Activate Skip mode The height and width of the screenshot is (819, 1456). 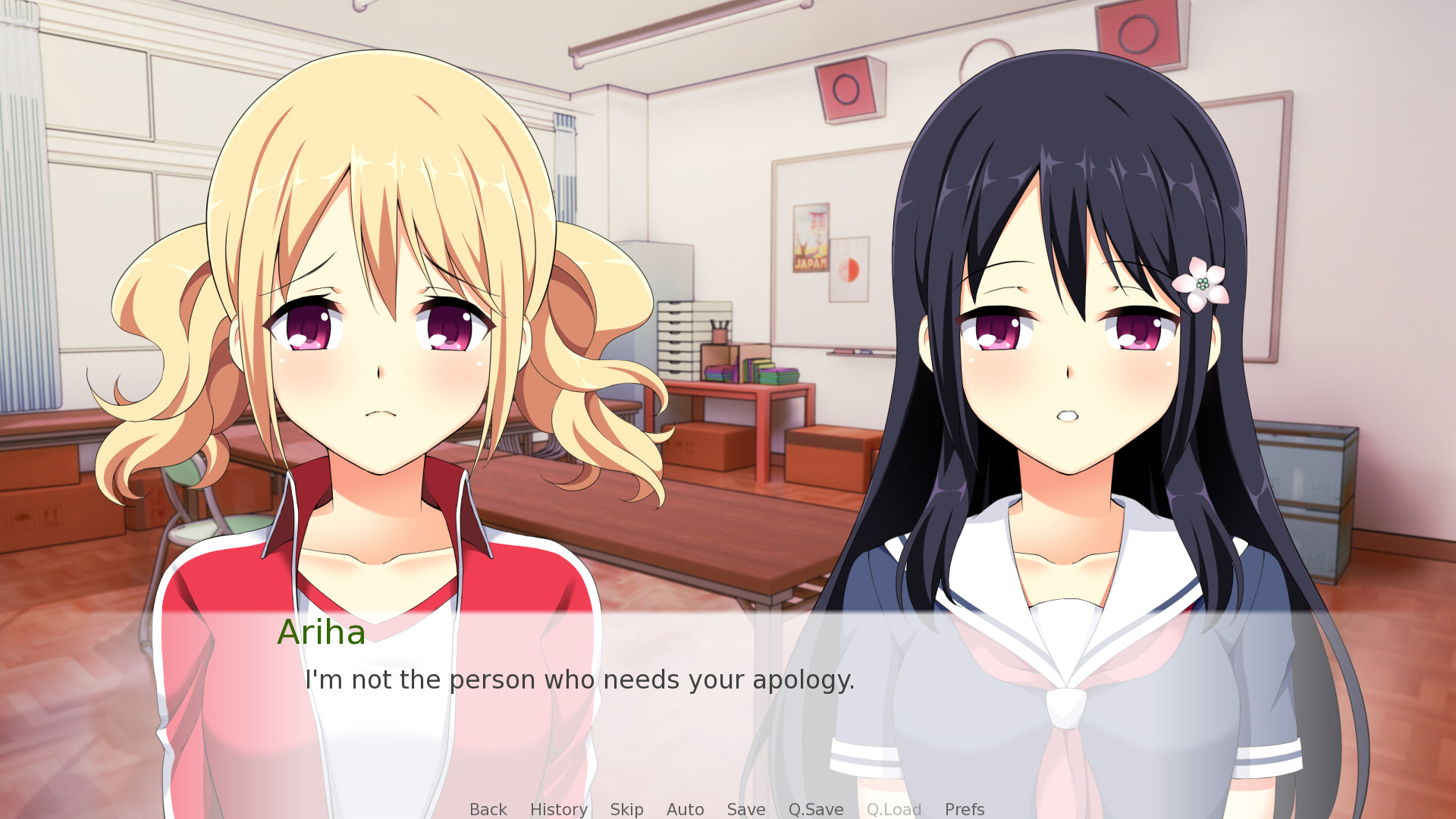click(626, 809)
